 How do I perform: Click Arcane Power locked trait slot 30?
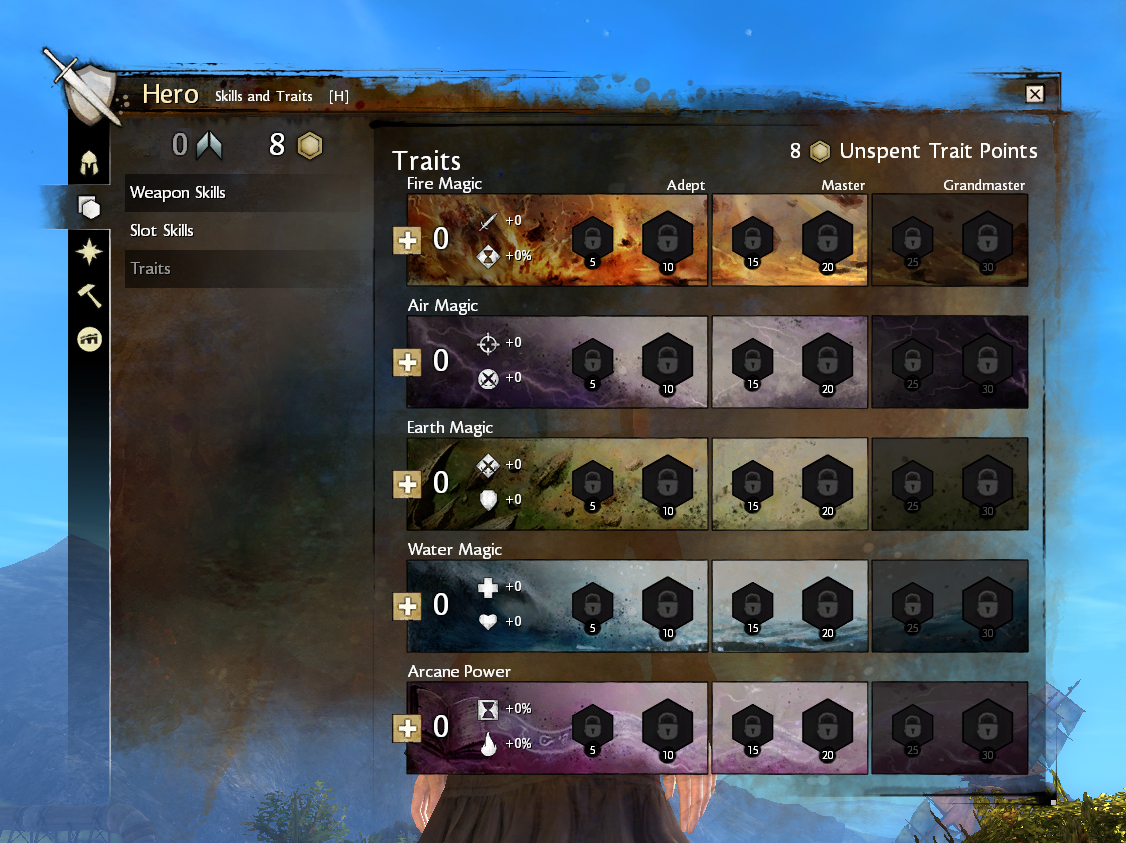click(987, 726)
